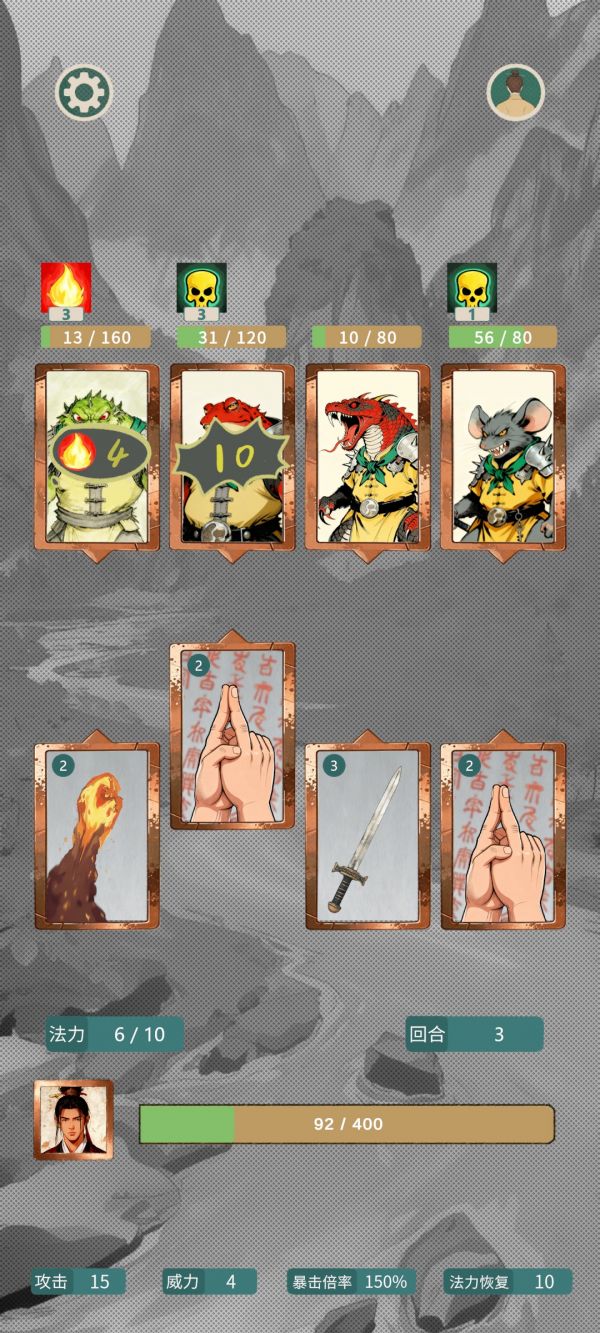This screenshot has width=600, height=1333.
Task: Inspect the skull status icon with 1 stack
Action: (x=472, y=288)
